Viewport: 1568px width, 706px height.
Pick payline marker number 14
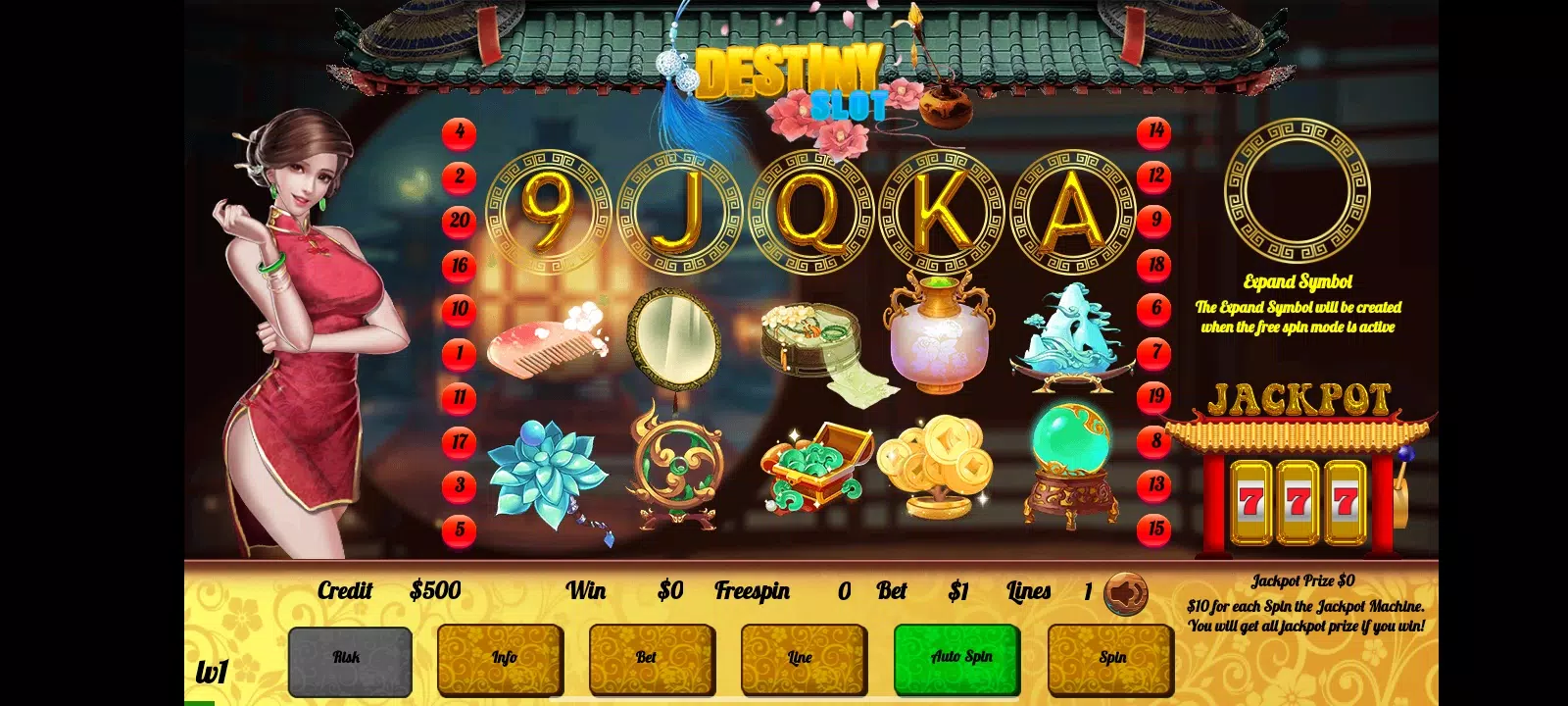click(x=1155, y=131)
